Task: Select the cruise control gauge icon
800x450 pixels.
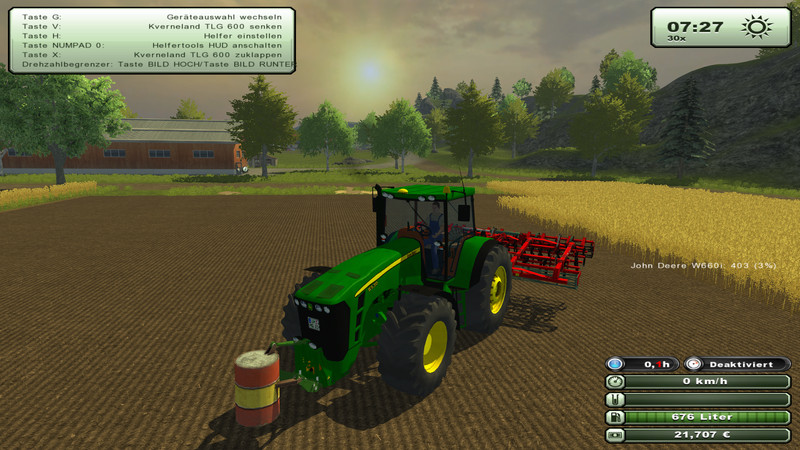Action: click(692, 364)
